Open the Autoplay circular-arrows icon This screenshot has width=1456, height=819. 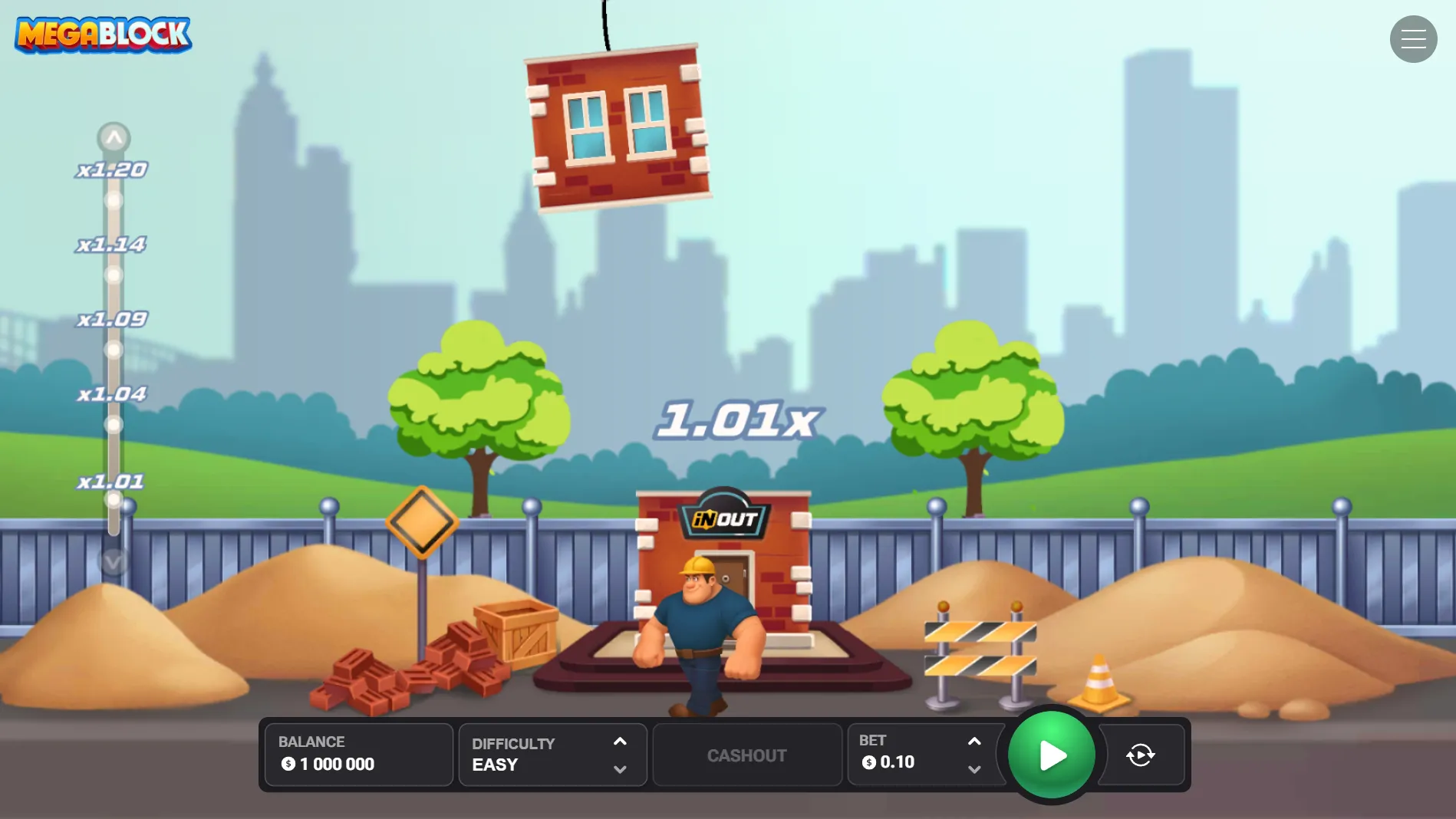point(1141,755)
